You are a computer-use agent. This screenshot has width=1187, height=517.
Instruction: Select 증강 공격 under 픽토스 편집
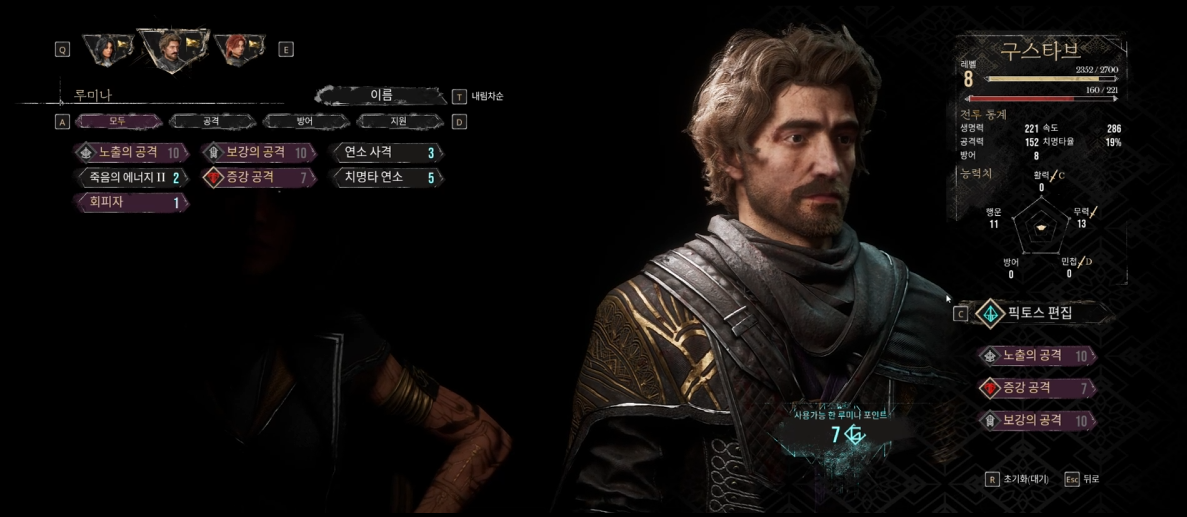tap(1037, 388)
